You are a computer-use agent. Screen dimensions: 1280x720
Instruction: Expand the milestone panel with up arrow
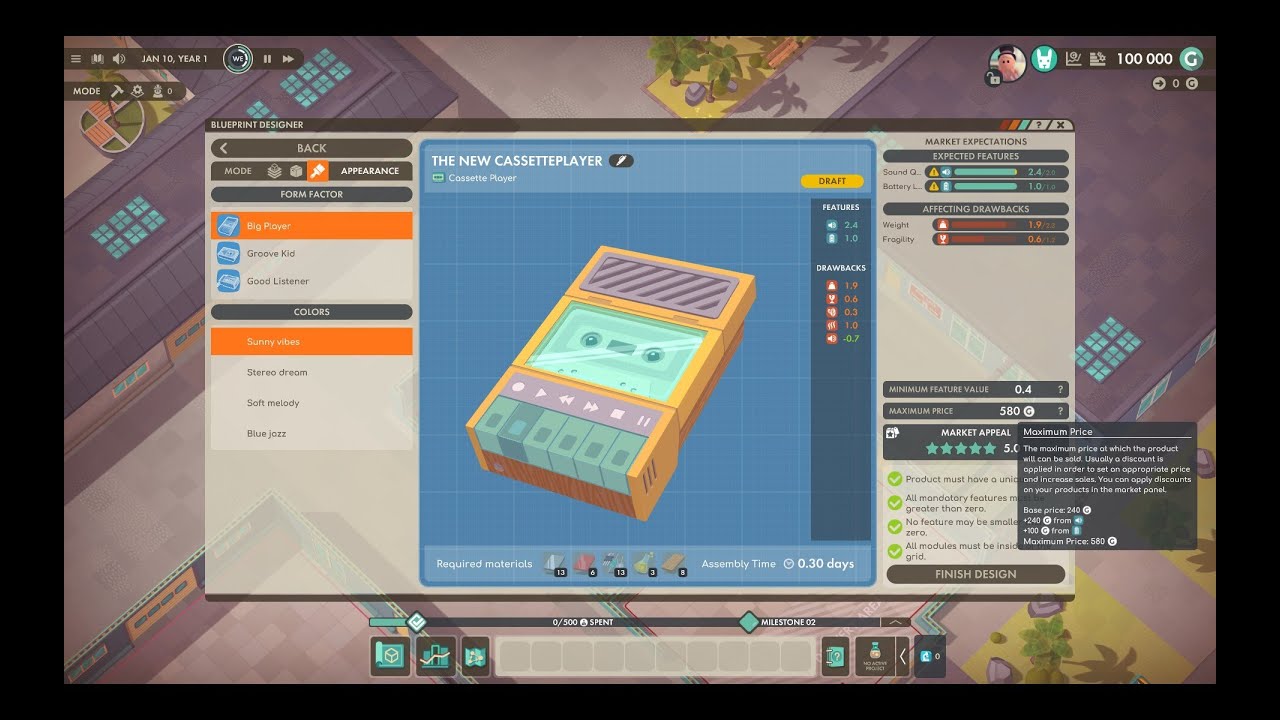[894, 622]
